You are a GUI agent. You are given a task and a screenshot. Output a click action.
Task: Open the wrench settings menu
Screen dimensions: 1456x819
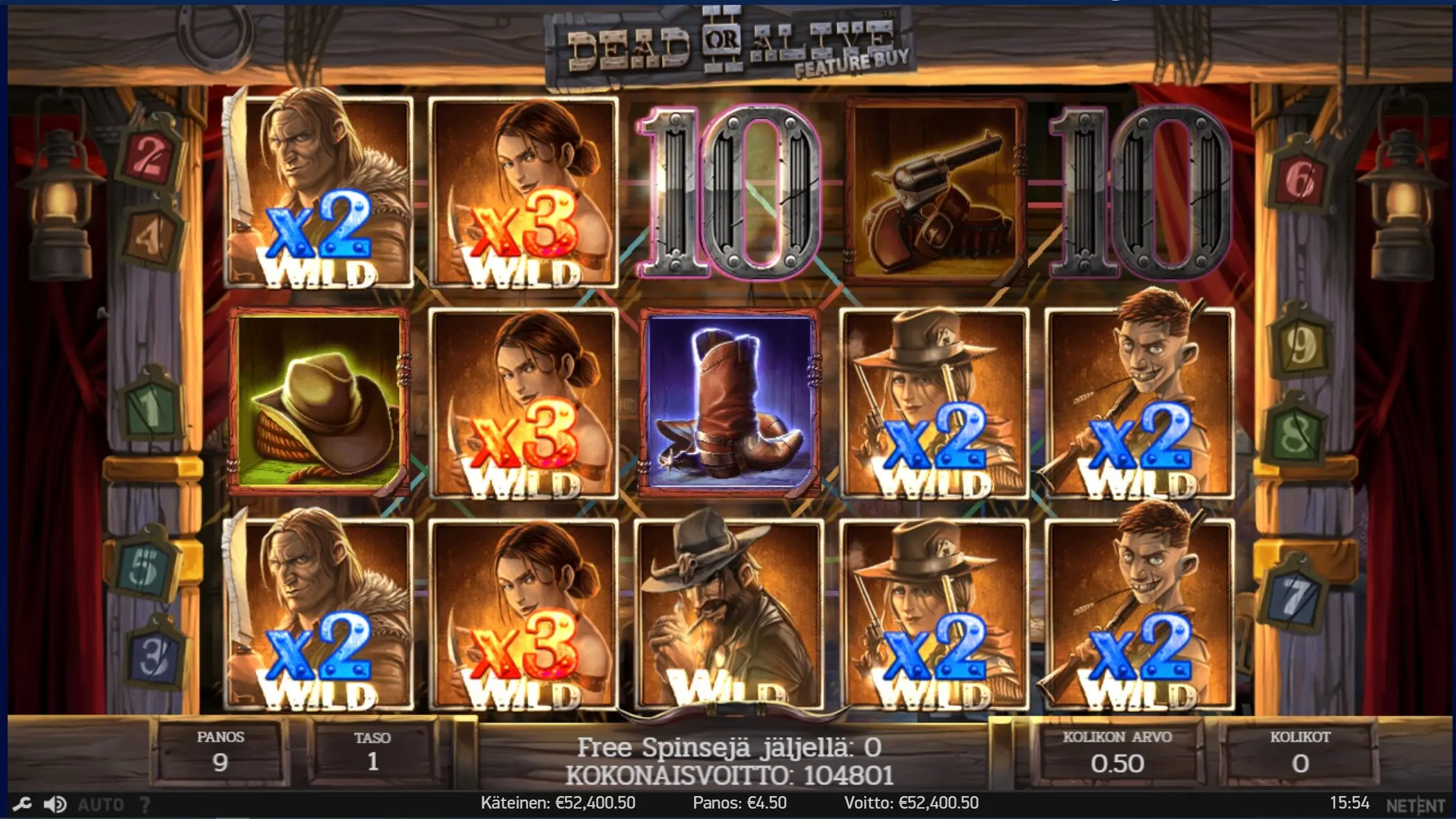point(22,804)
